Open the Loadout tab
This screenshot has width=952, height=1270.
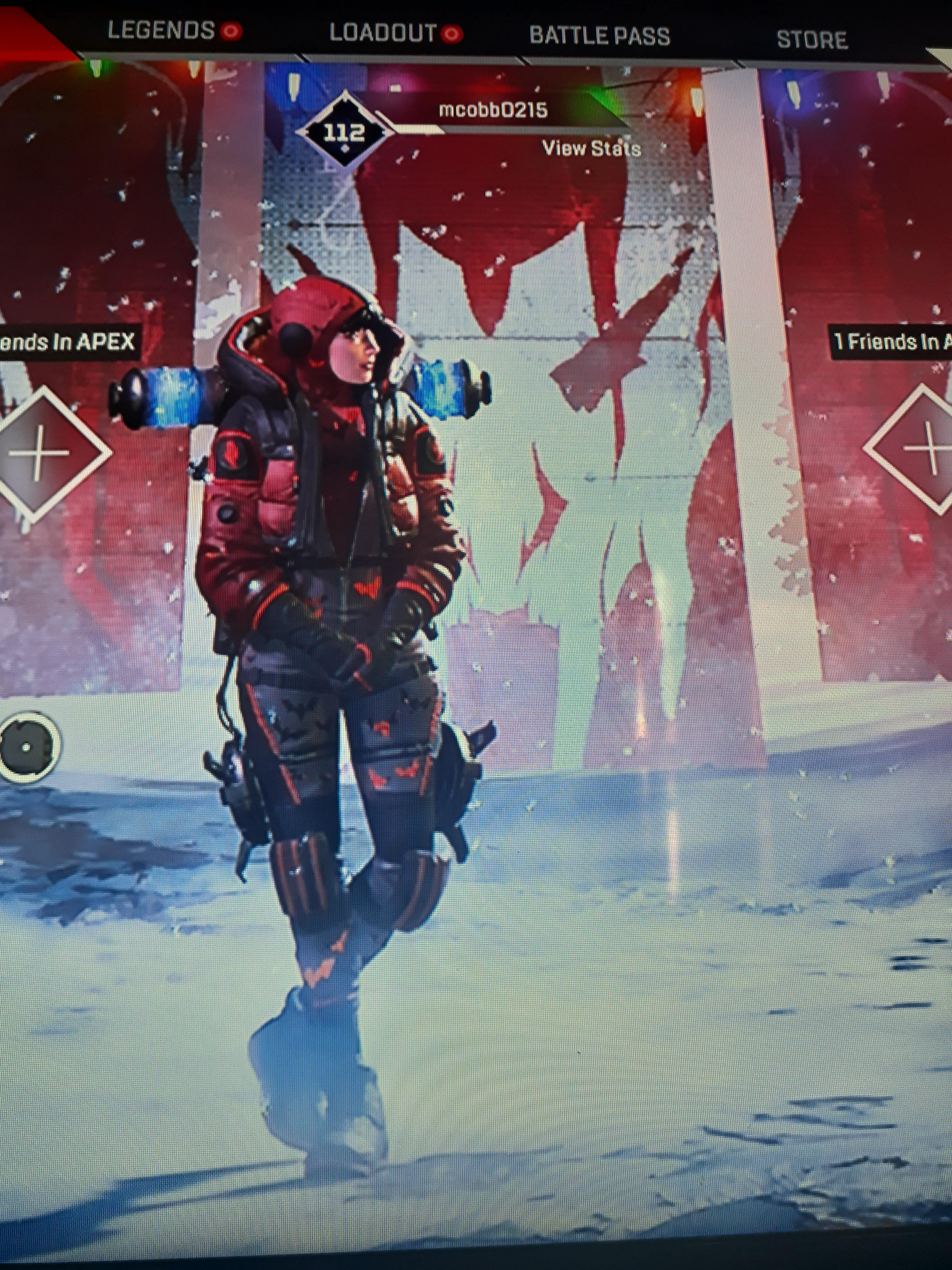[383, 33]
